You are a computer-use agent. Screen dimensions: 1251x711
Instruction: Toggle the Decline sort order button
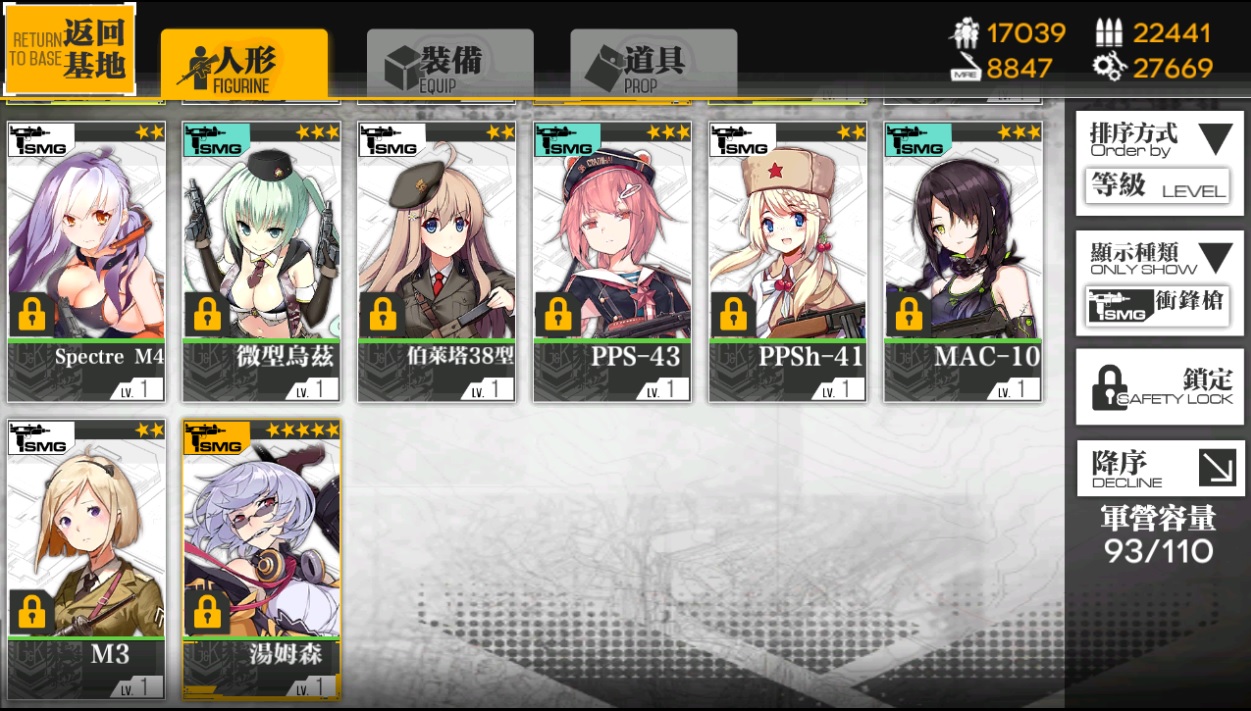[x=1159, y=468]
